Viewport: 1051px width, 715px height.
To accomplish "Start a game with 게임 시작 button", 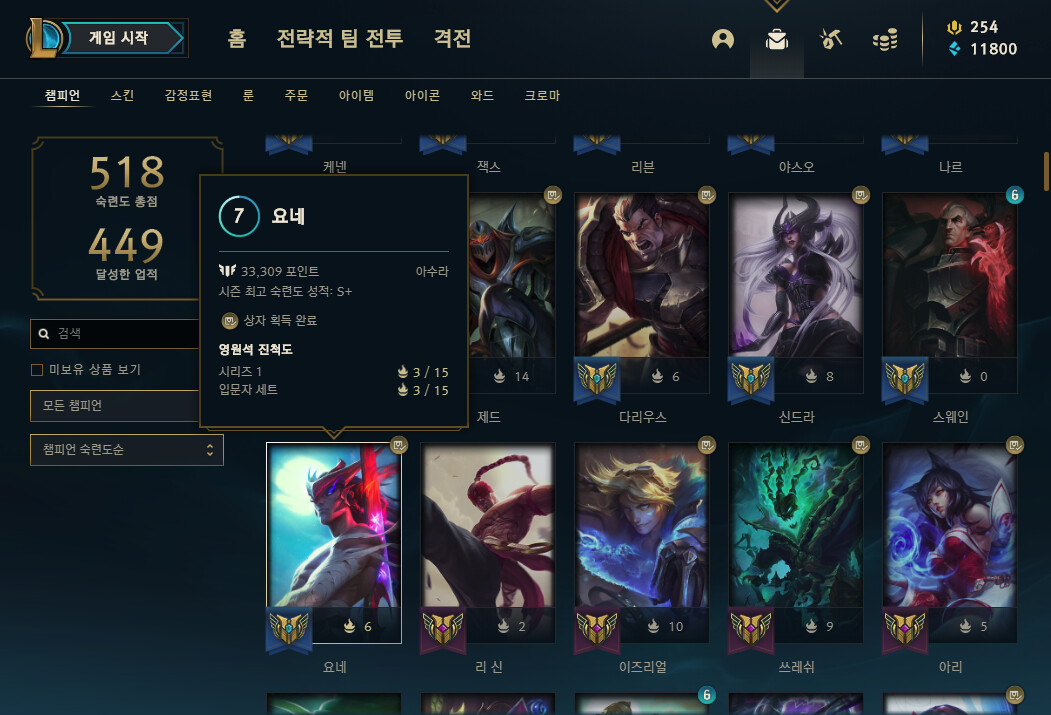I will pyautogui.click(x=118, y=38).
